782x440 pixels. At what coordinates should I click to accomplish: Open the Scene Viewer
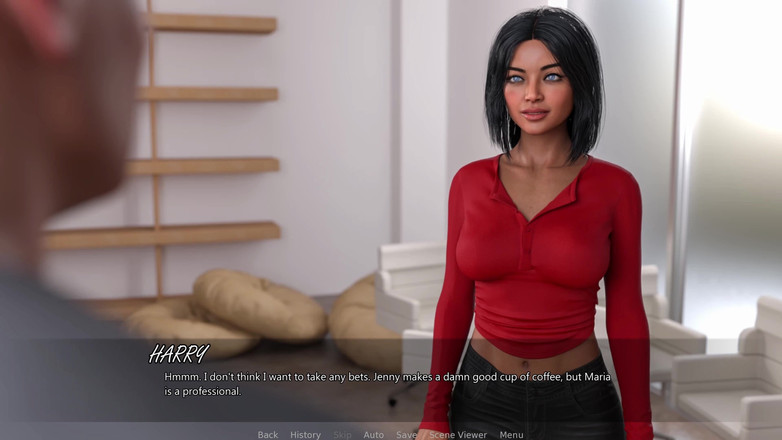[x=458, y=435]
